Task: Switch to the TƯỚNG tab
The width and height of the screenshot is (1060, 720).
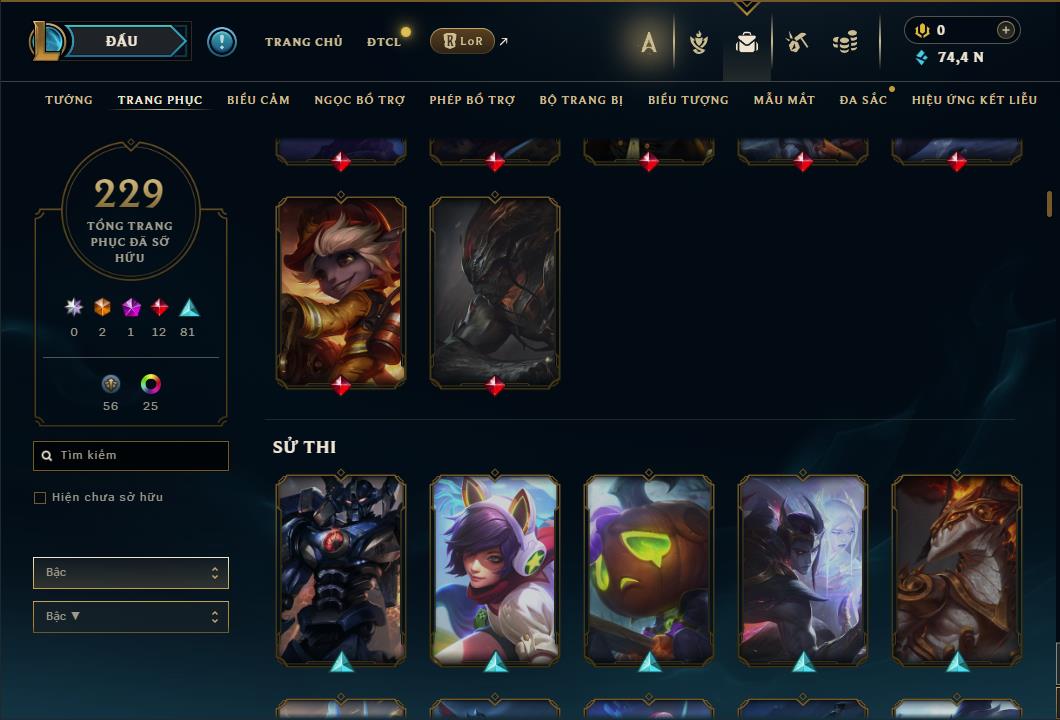Action: coord(69,100)
